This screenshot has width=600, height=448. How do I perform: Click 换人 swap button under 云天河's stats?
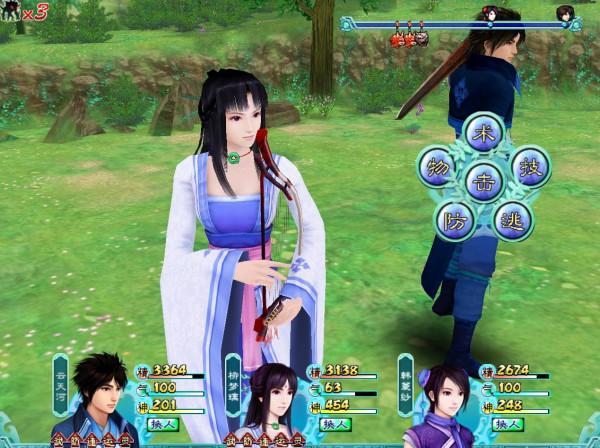[163, 424]
